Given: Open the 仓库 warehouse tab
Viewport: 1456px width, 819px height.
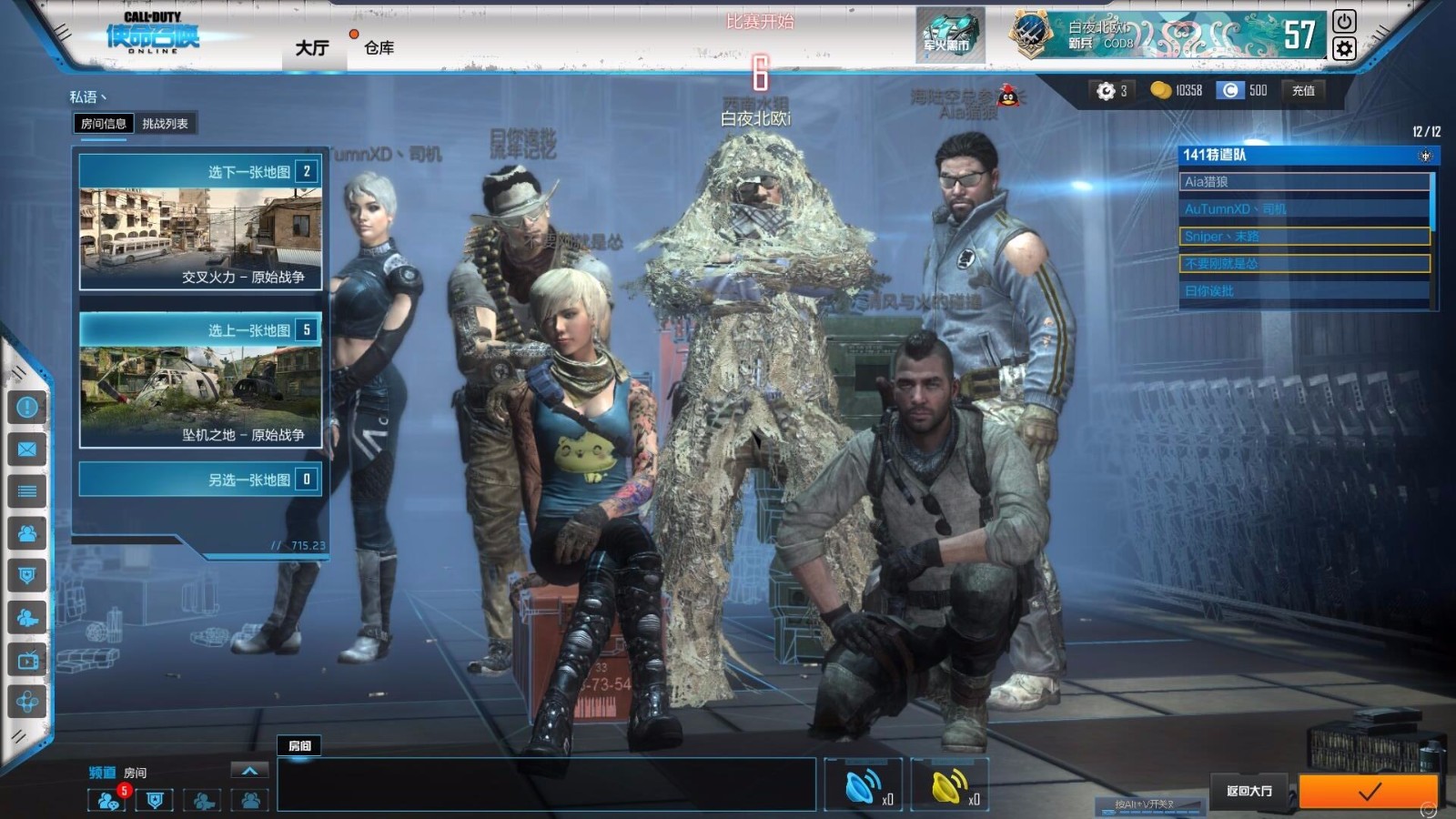Looking at the screenshot, I should [379, 47].
